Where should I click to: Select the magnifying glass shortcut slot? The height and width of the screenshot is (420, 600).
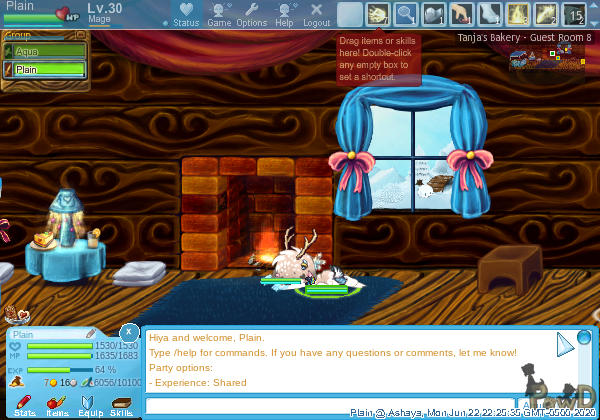tap(406, 14)
